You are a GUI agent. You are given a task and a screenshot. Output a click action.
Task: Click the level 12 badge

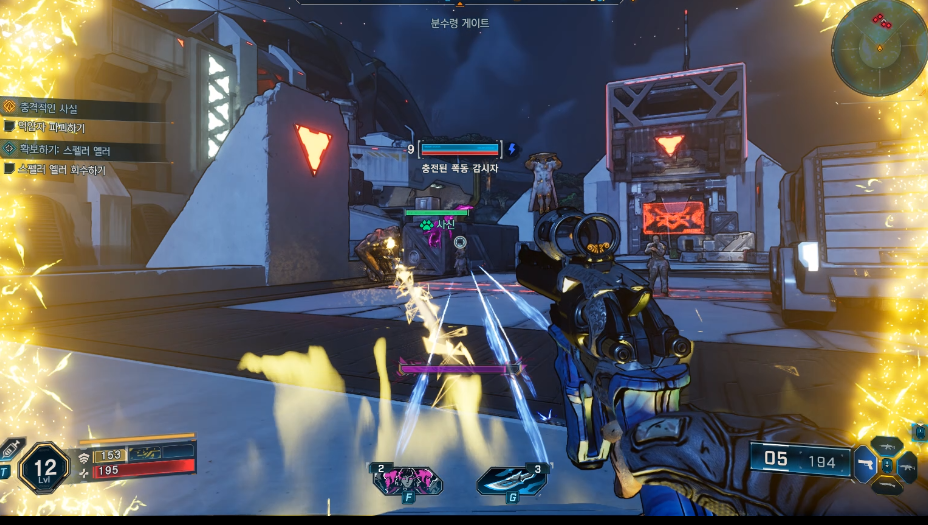point(43,466)
